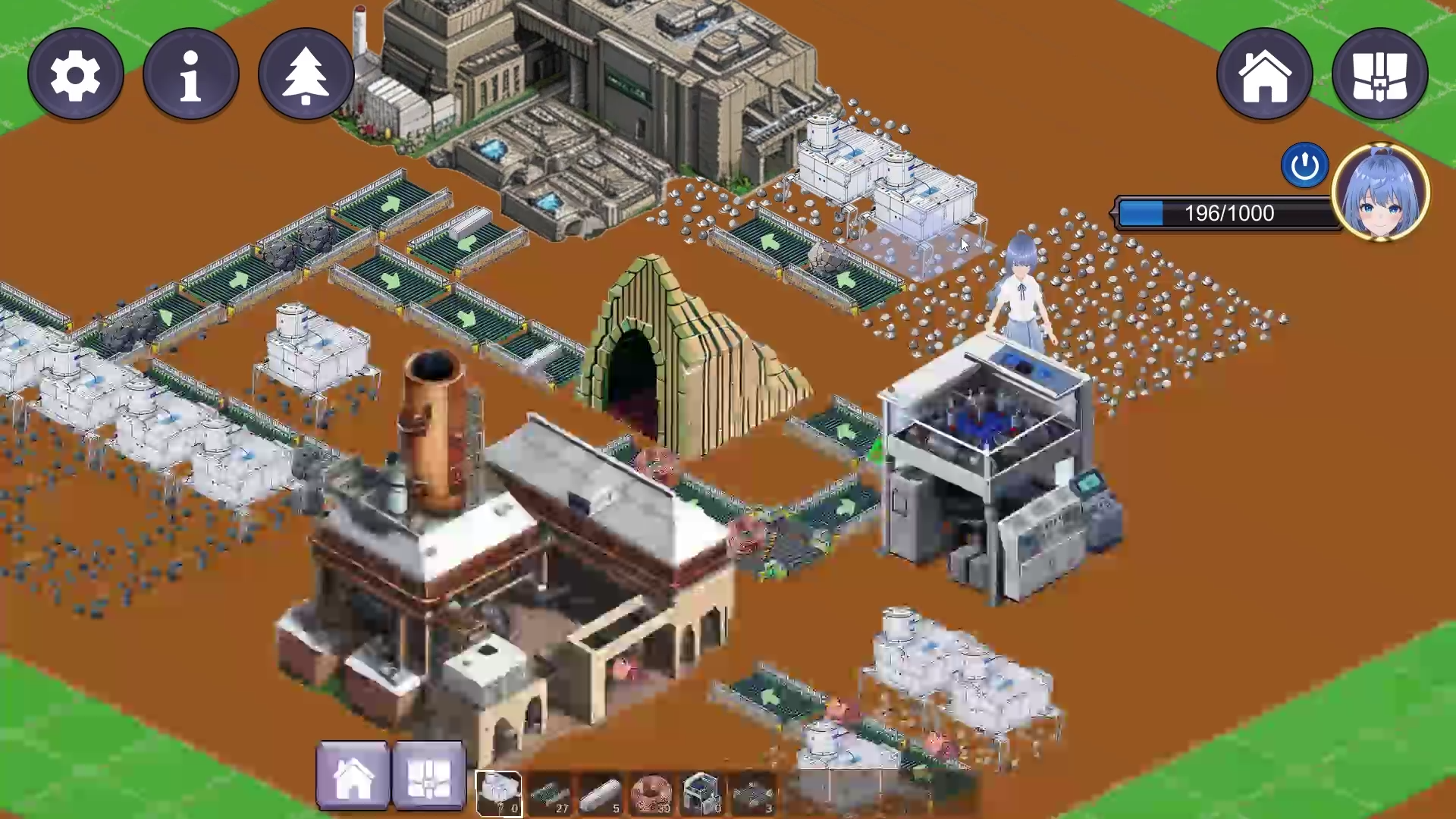Show the info panel
The width and height of the screenshot is (1456, 819).
tap(191, 74)
